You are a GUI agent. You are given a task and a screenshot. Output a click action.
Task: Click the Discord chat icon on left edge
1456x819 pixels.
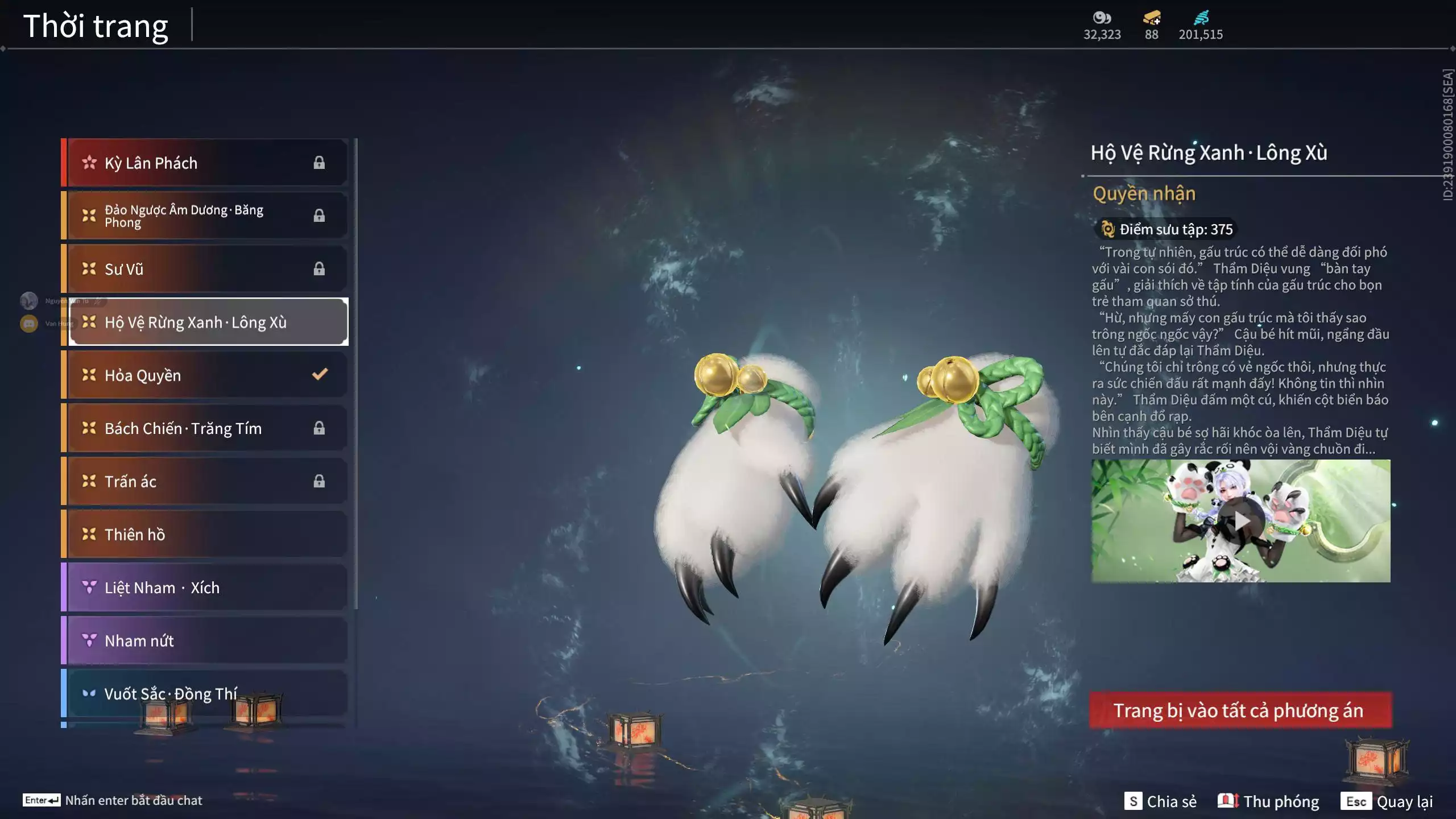coord(28,323)
